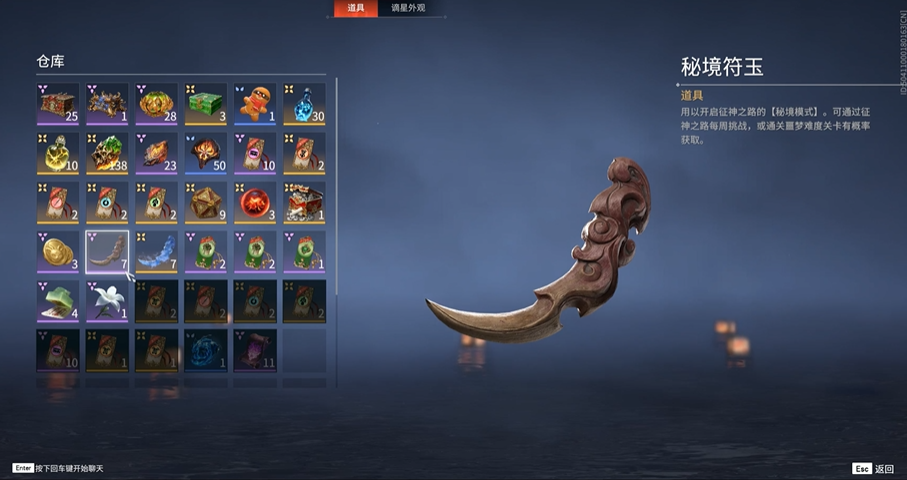Select the dark mask item with 50
The height and width of the screenshot is (480, 907).
click(205, 152)
